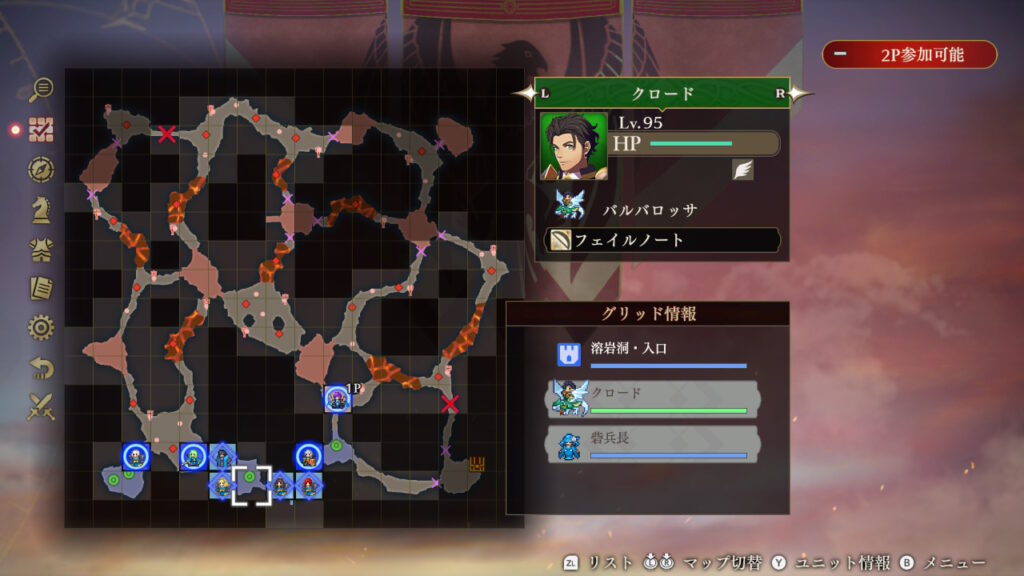Screen dimensions: 1024x576
Task: Open the gear settings icon
Action: [41, 328]
